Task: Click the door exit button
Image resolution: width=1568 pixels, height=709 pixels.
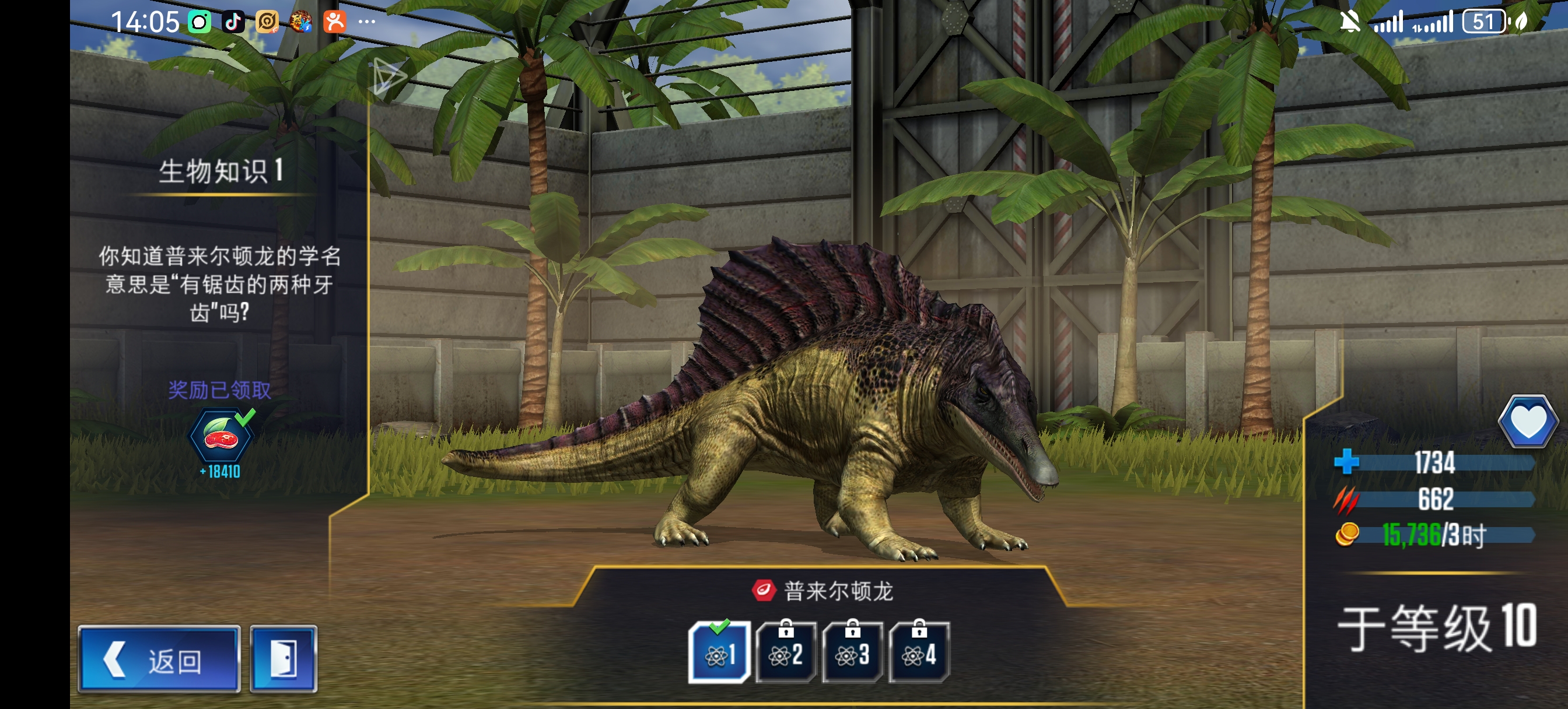Action: (x=283, y=659)
